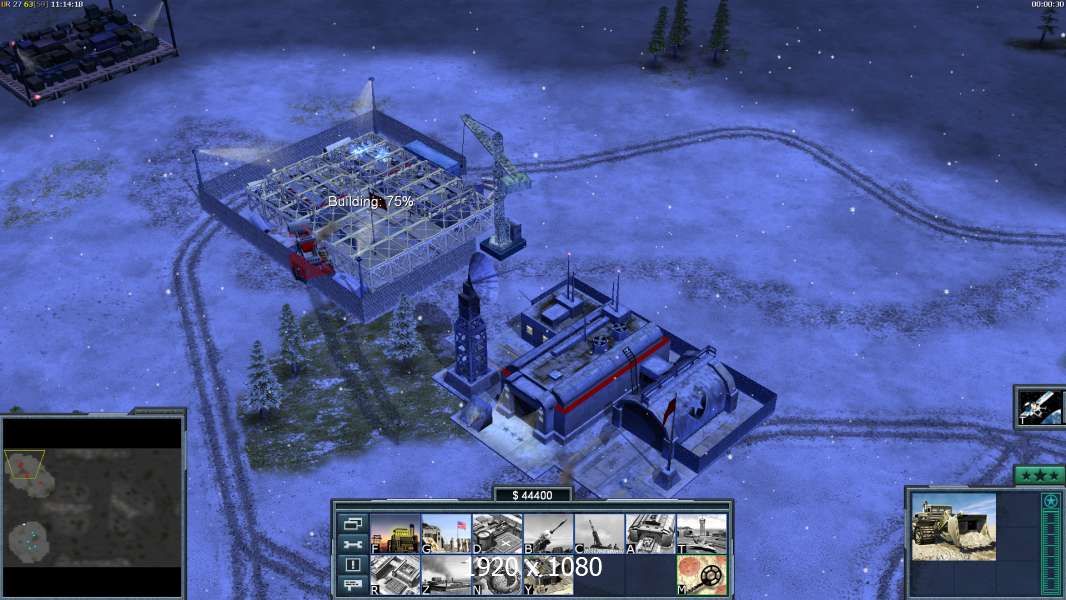Click the overlapping windows button
Viewport: 1066px width, 600px height.
point(352,523)
